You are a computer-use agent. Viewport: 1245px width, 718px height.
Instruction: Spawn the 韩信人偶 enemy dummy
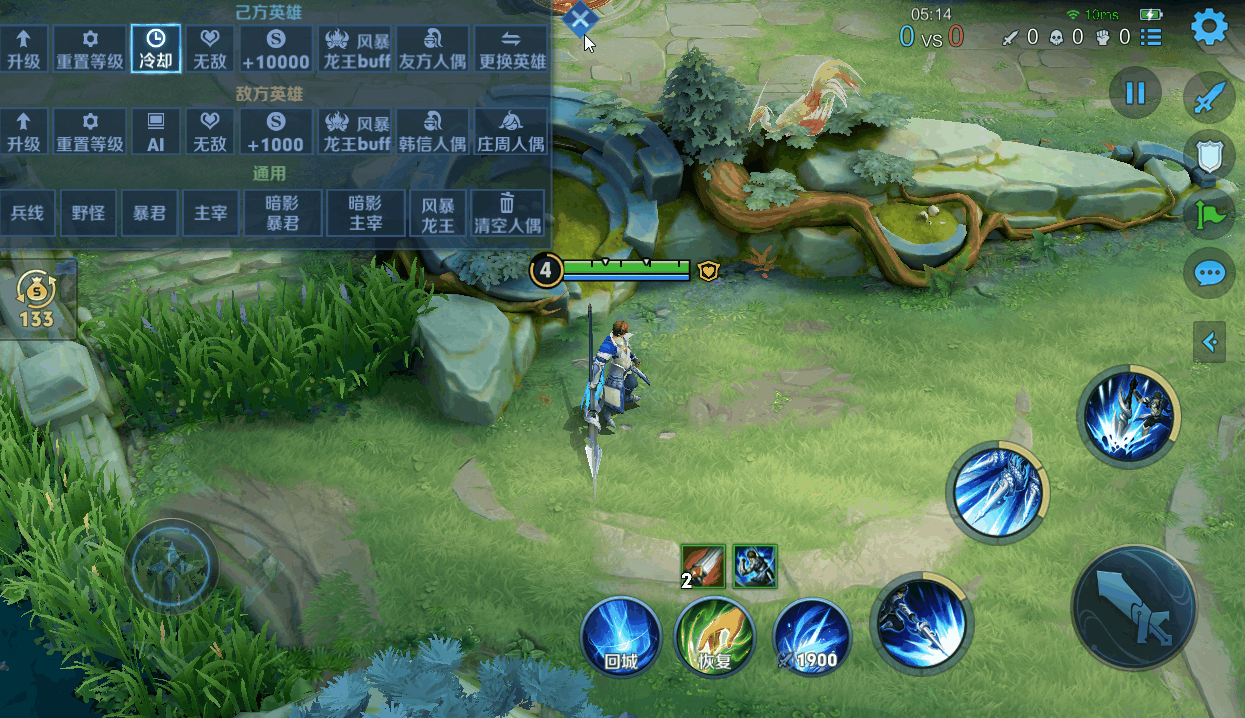(433, 132)
